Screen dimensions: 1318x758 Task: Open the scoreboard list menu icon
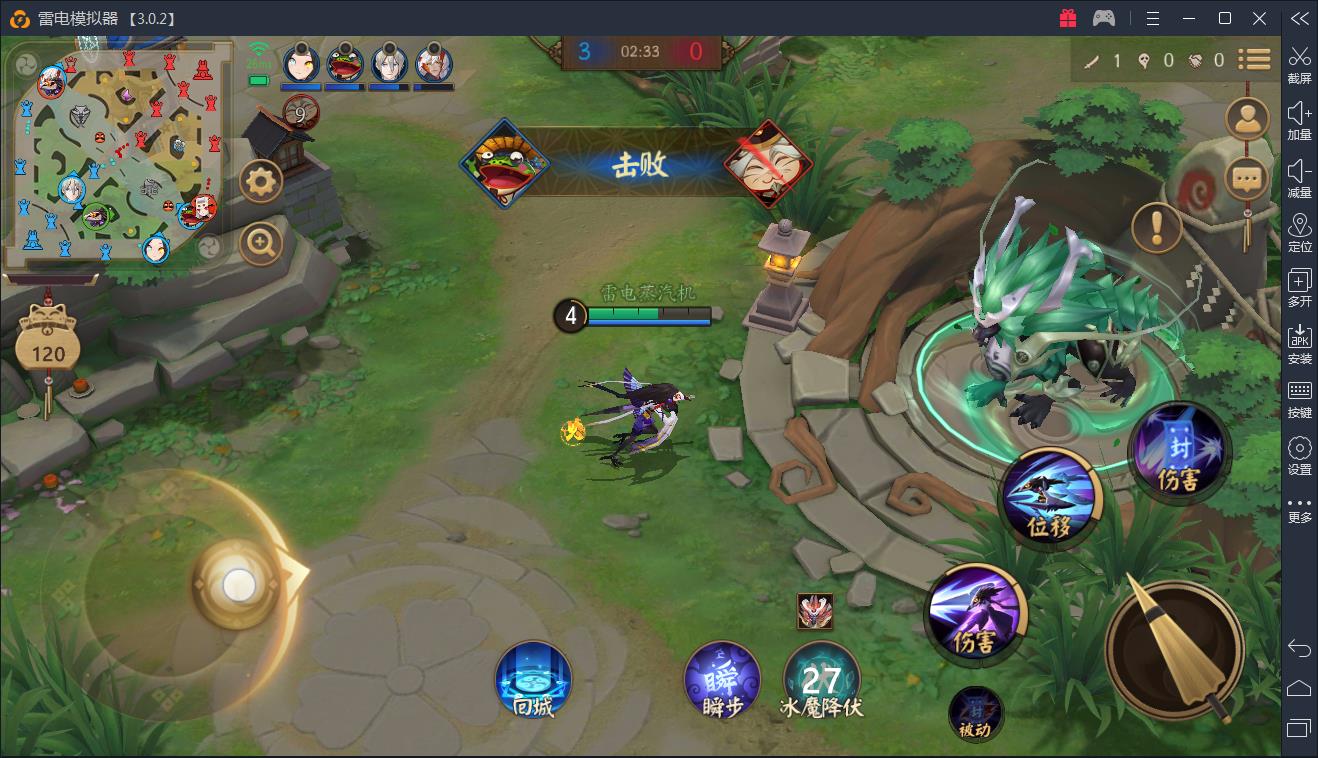(x=1254, y=60)
